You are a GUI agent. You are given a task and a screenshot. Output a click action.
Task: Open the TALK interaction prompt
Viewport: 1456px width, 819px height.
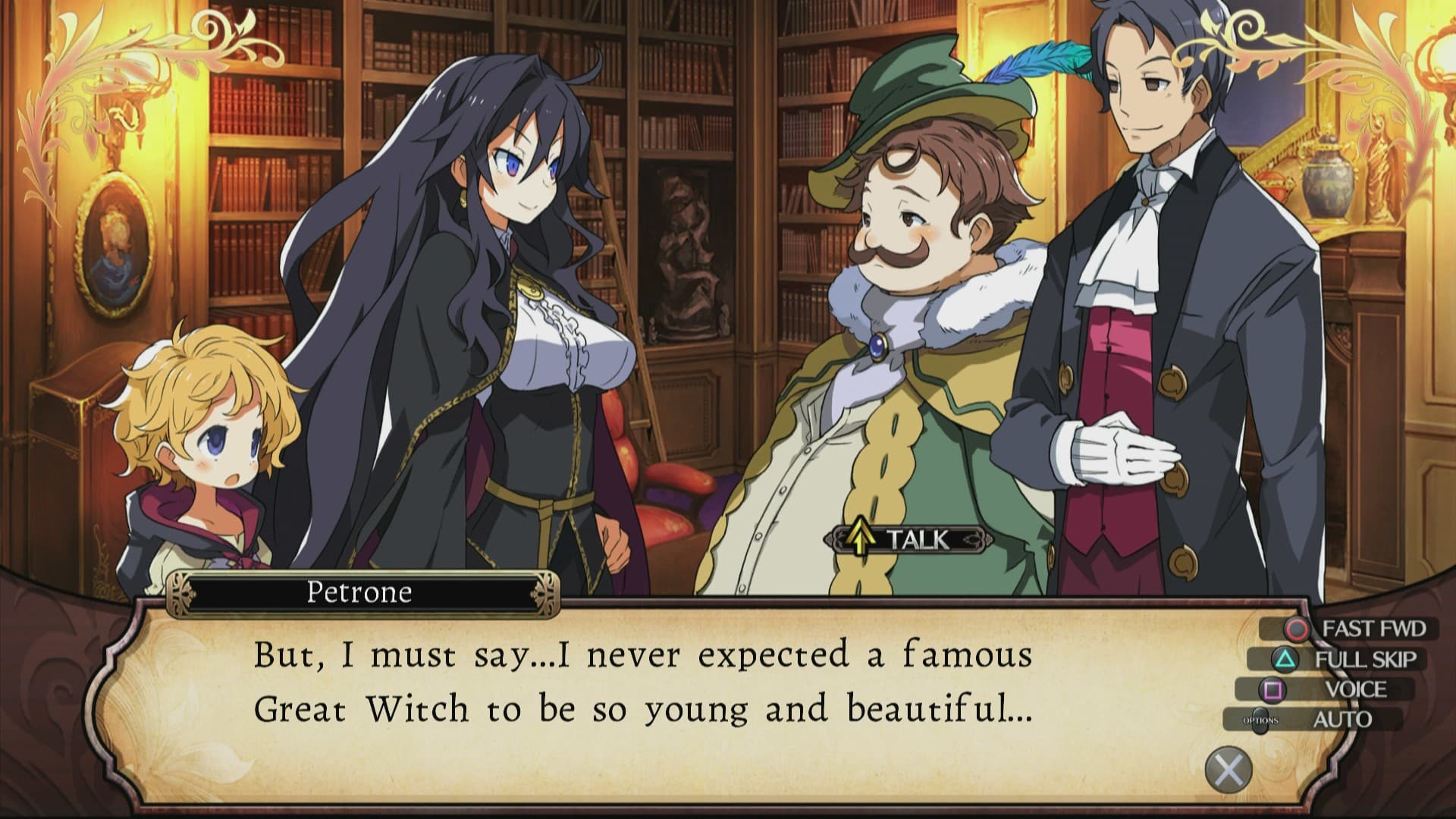(x=910, y=539)
